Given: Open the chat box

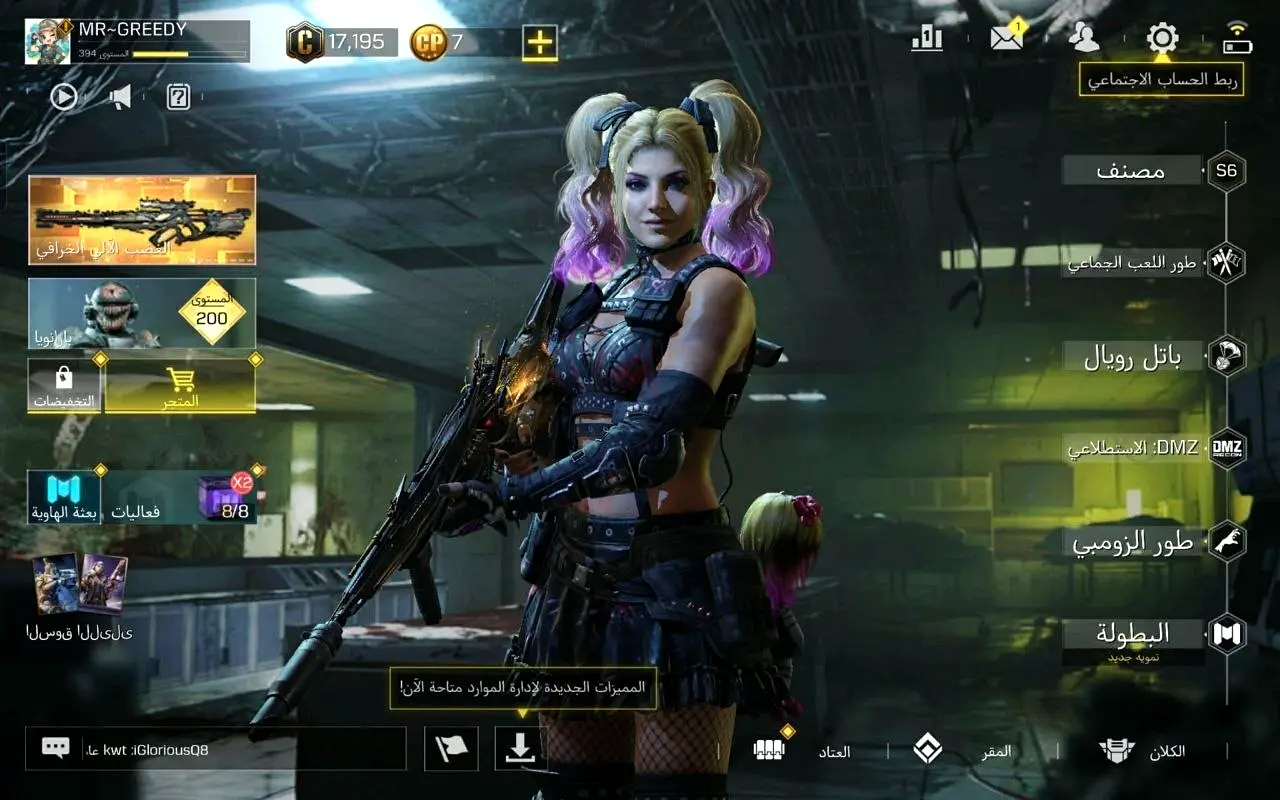Looking at the screenshot, I should click(x=215, y=749).
